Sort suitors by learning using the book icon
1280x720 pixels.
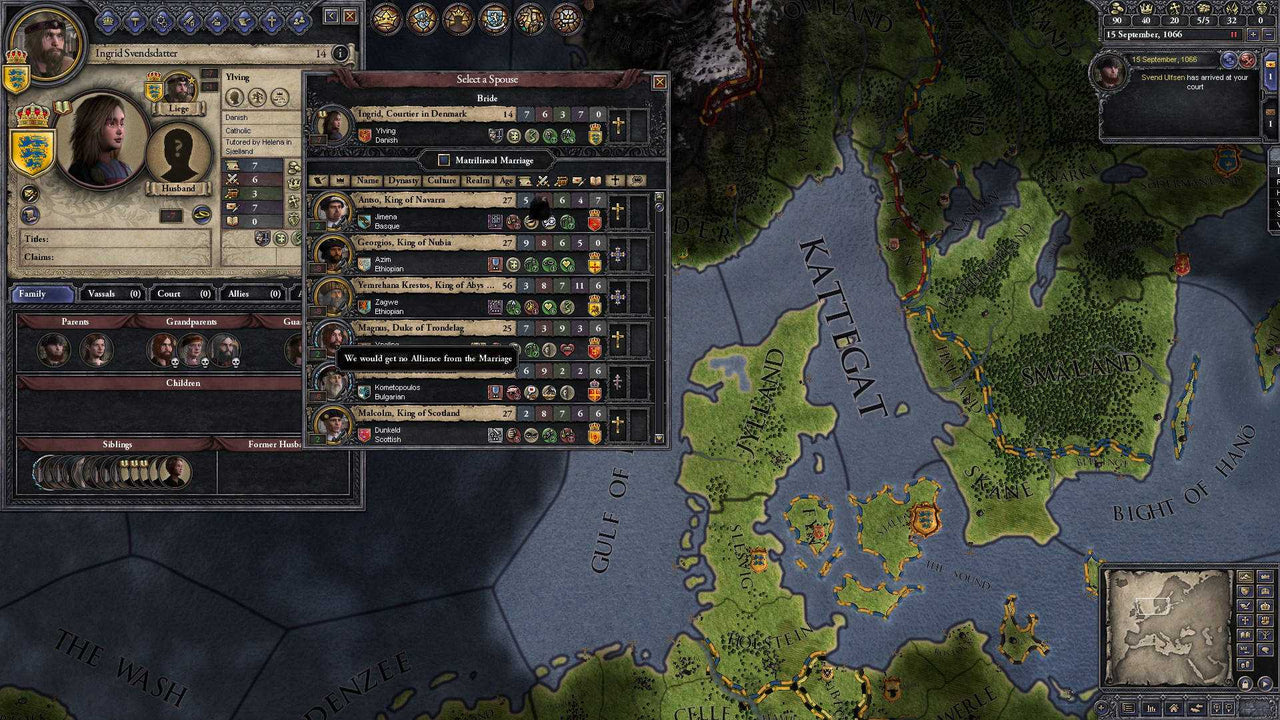[x=596, y=181]
